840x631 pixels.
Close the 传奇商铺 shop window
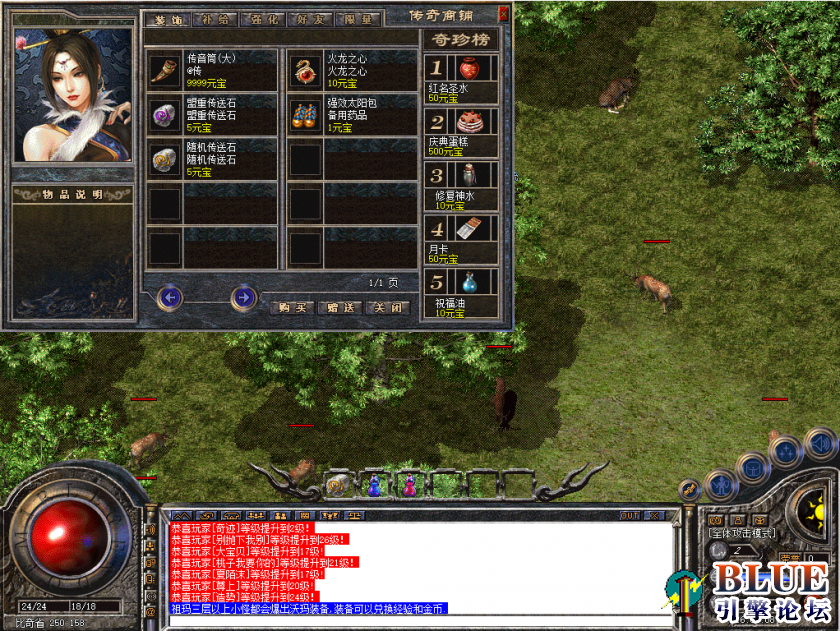click(x=503, y=14)
